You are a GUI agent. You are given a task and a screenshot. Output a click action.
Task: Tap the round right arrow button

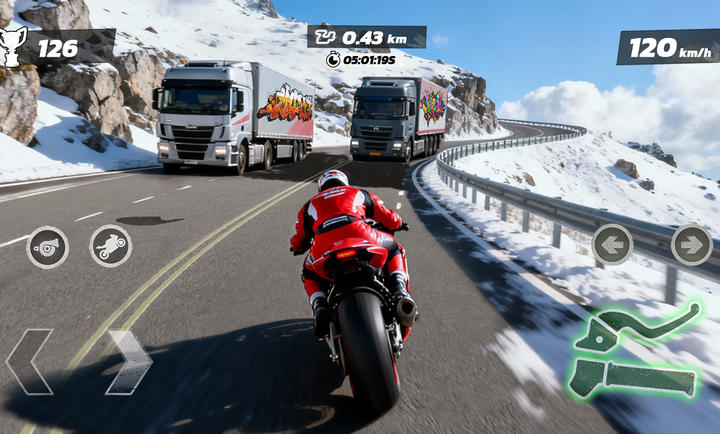(x=691, y=244)
